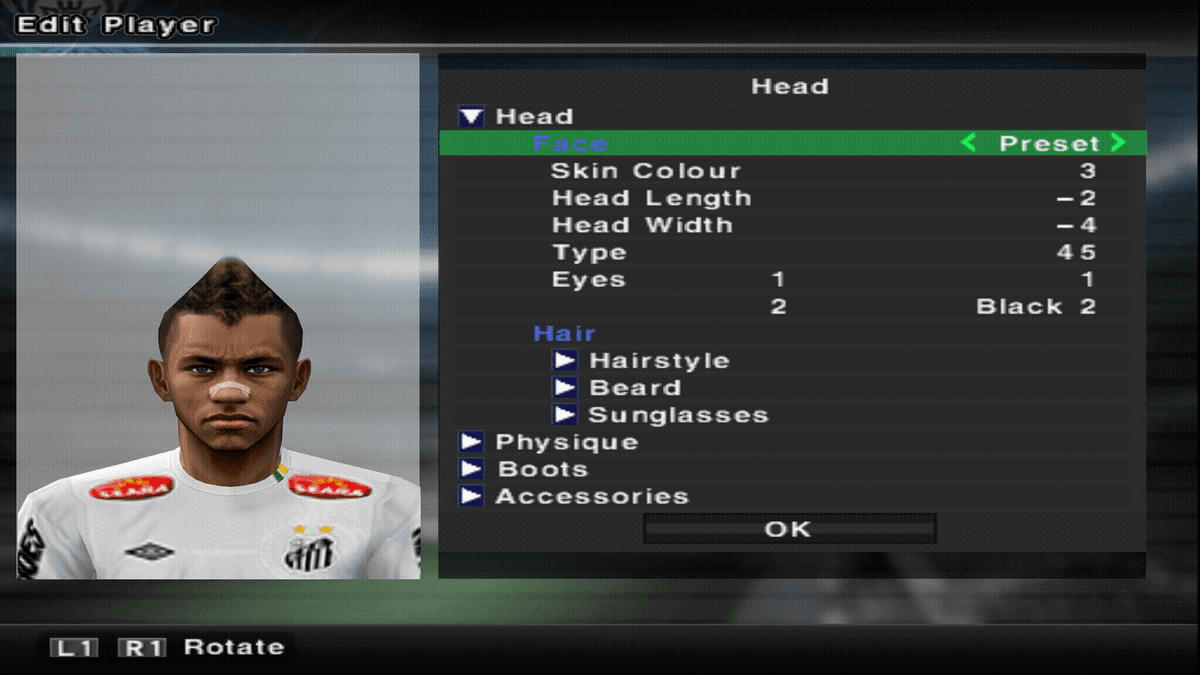
Task: Pick the Black 2 eye colour row
Action: point(1035,307)
